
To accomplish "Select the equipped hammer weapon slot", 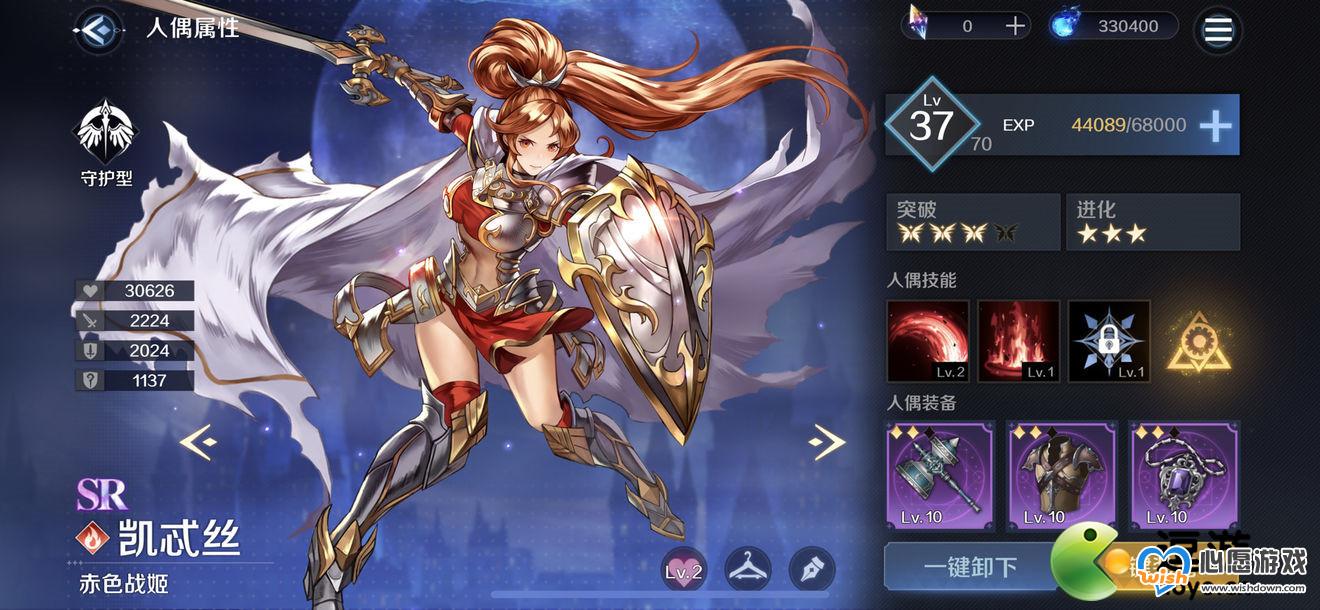I will tap(940, 476).
